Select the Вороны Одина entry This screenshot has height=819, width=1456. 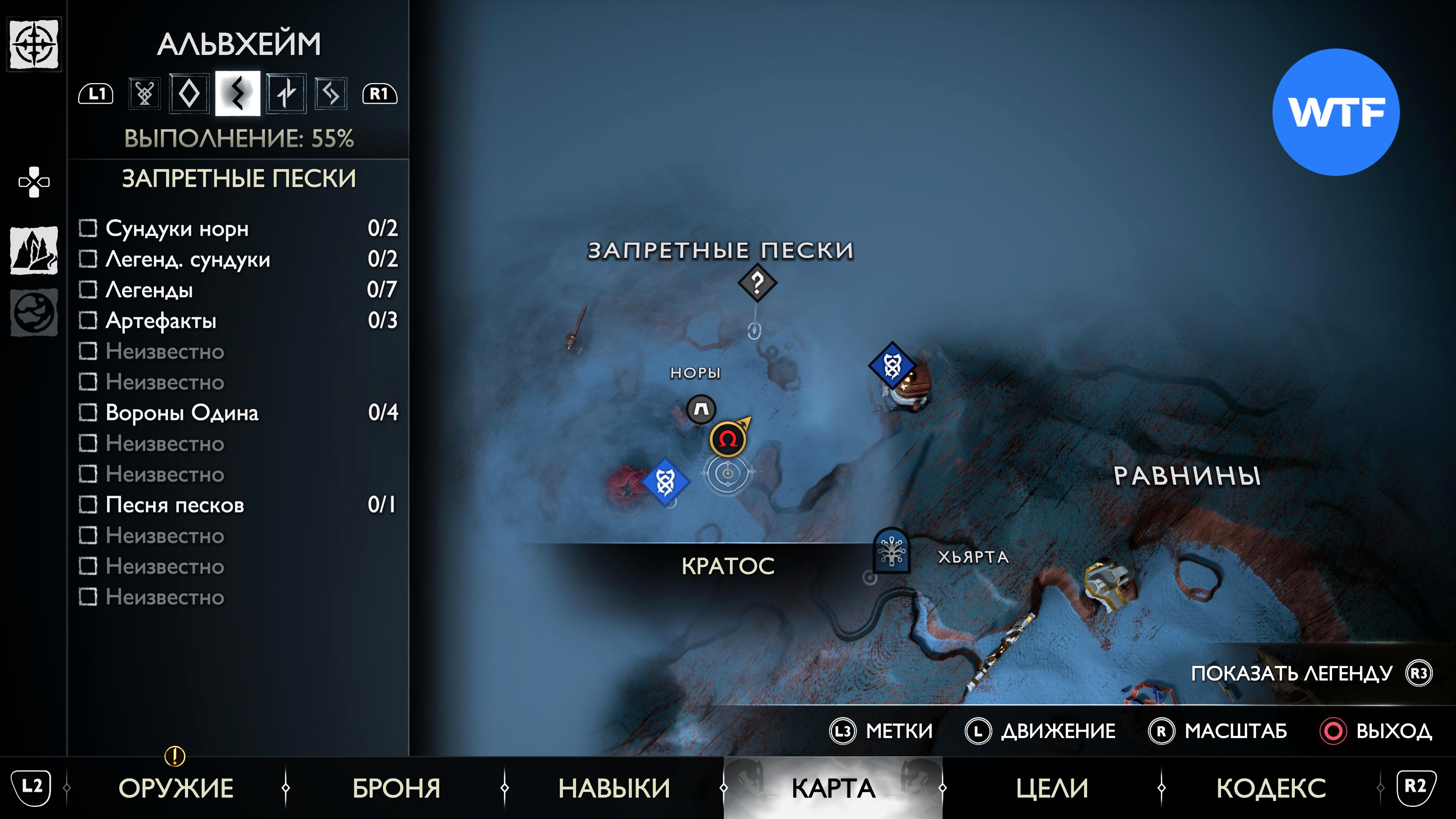point(182,413)
